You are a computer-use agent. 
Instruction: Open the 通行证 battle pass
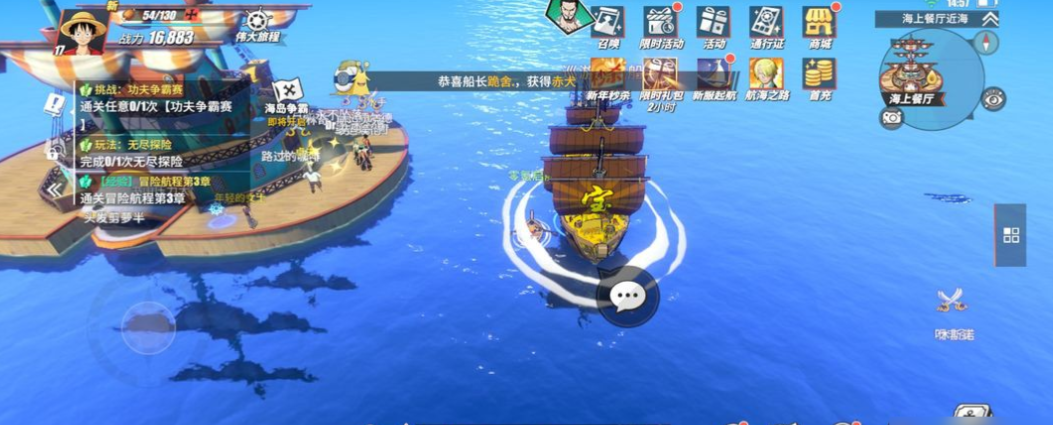pos(766,24)
